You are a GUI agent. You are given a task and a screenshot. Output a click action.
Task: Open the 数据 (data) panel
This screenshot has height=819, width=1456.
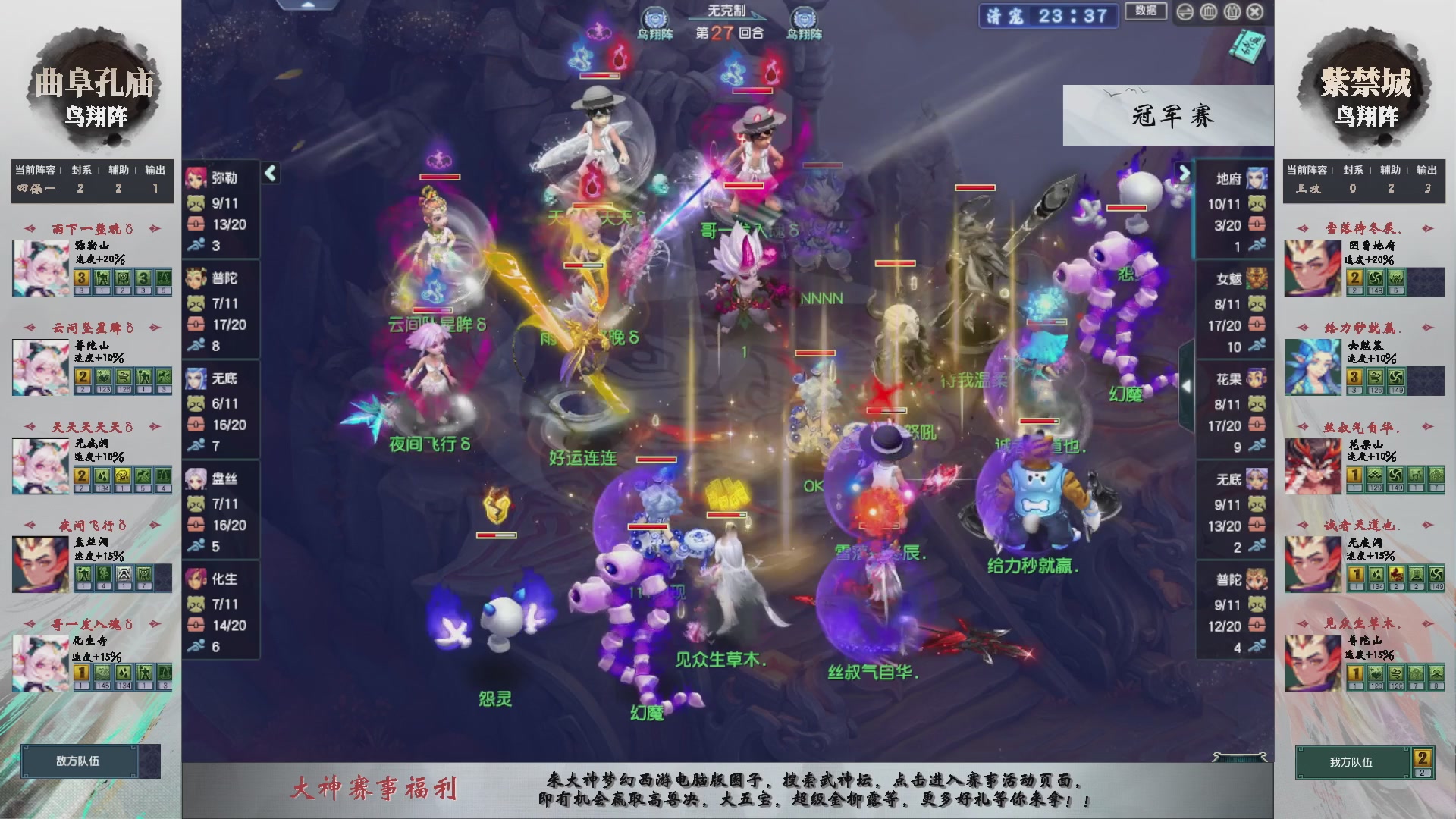pyautogui.click(x=1146, y=11)
